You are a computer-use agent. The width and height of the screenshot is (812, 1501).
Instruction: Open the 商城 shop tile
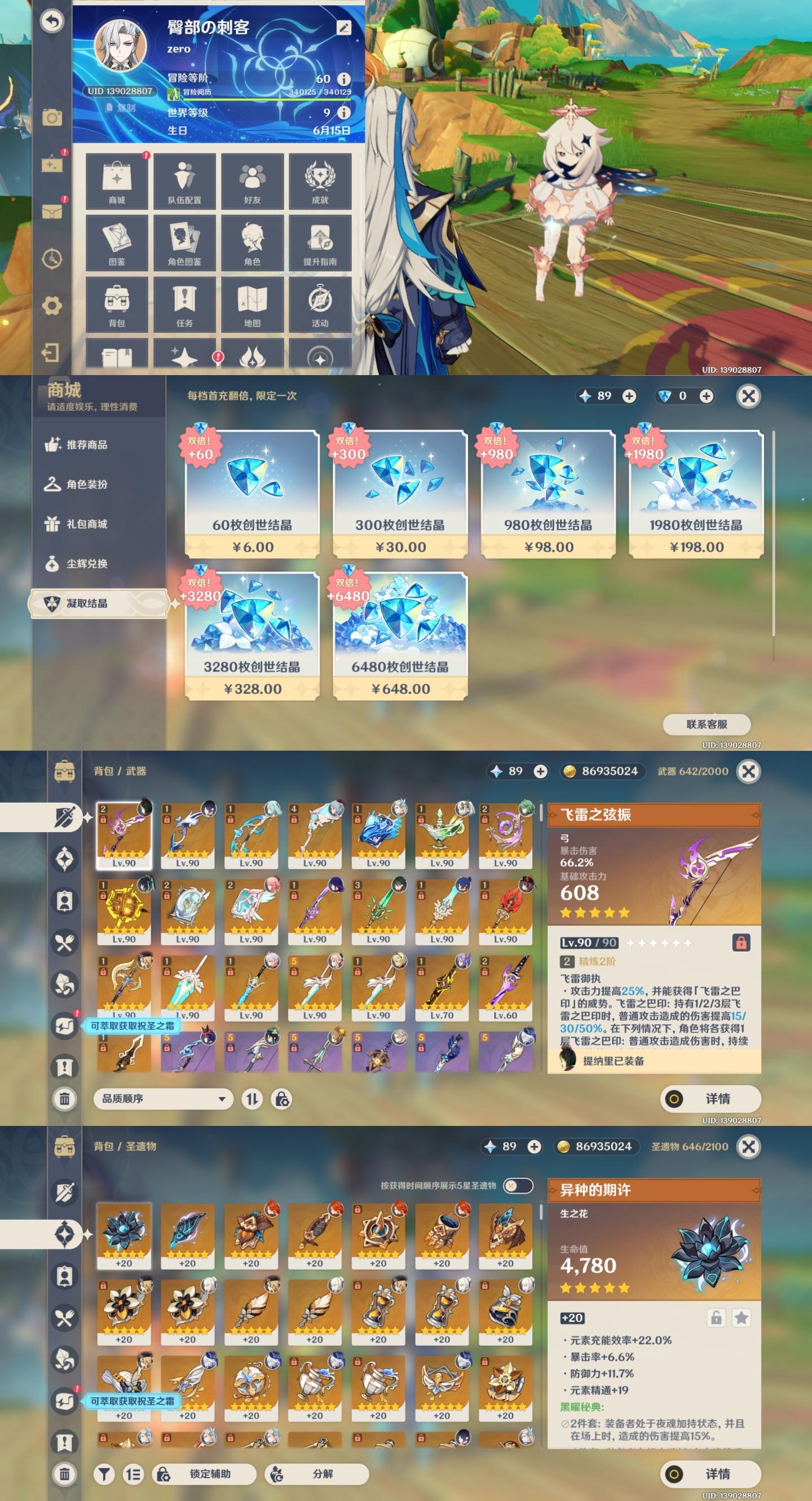click(117, 181)
